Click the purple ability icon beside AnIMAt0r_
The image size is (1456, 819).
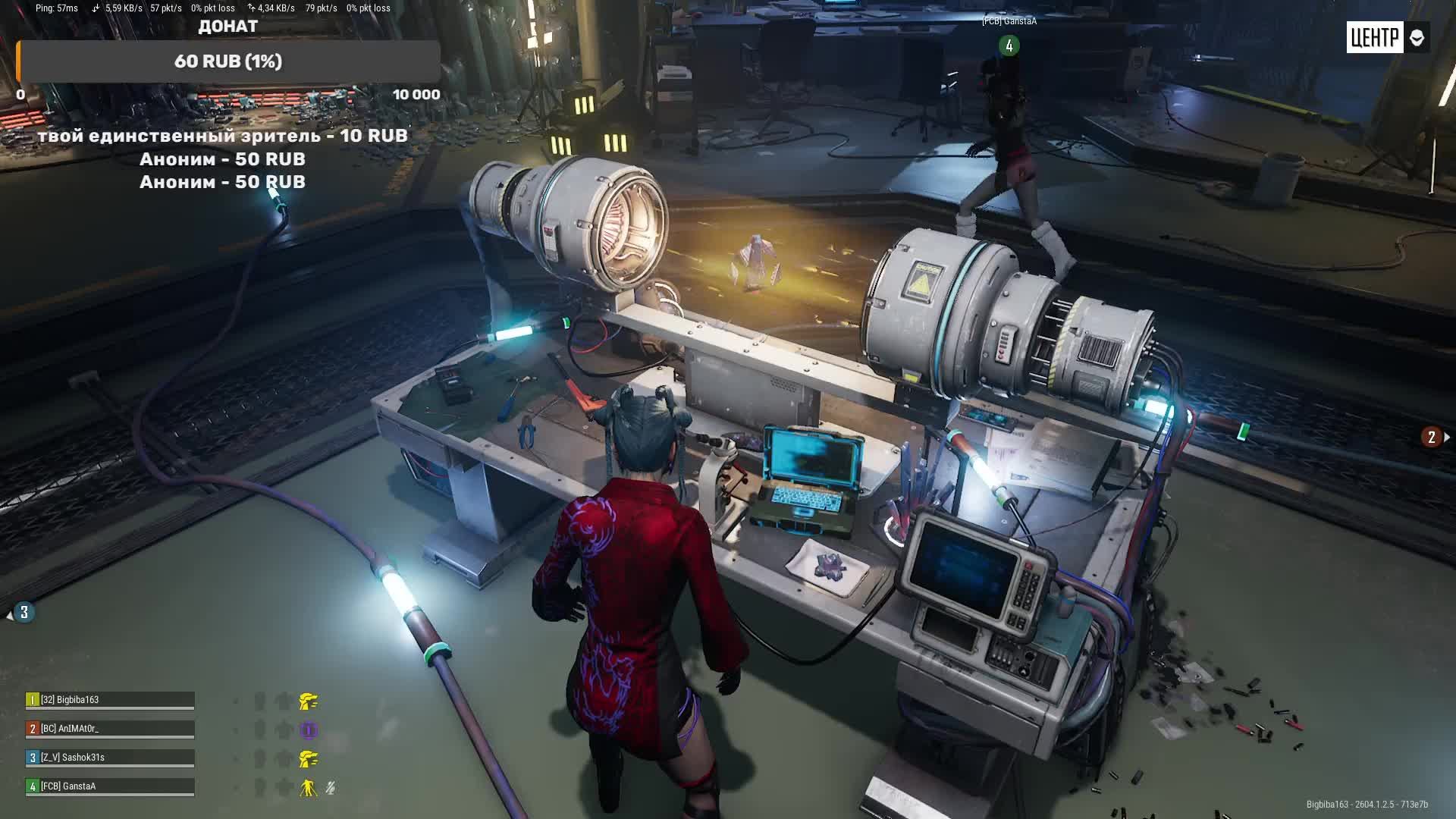pos(308,730)
